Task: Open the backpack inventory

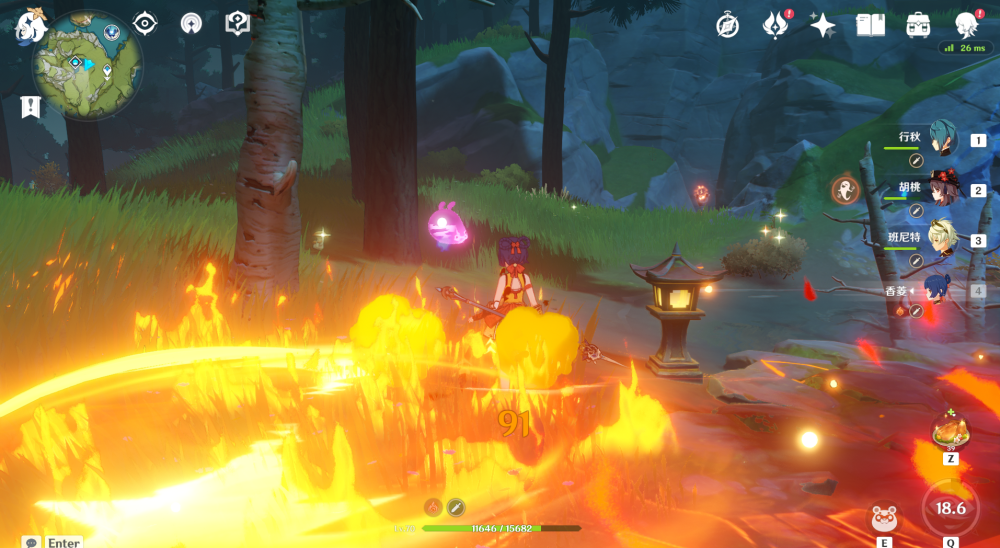Action: coord(918,26)
